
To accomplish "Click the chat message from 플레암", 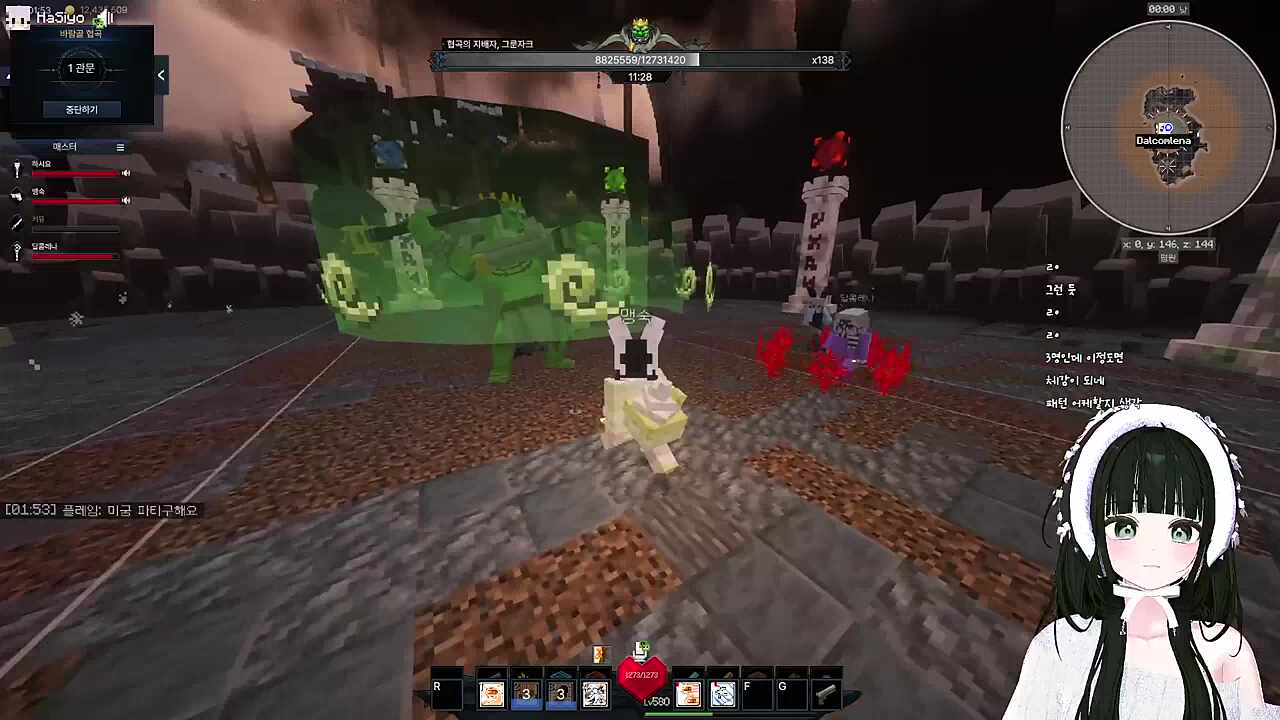I will (102, 510).
